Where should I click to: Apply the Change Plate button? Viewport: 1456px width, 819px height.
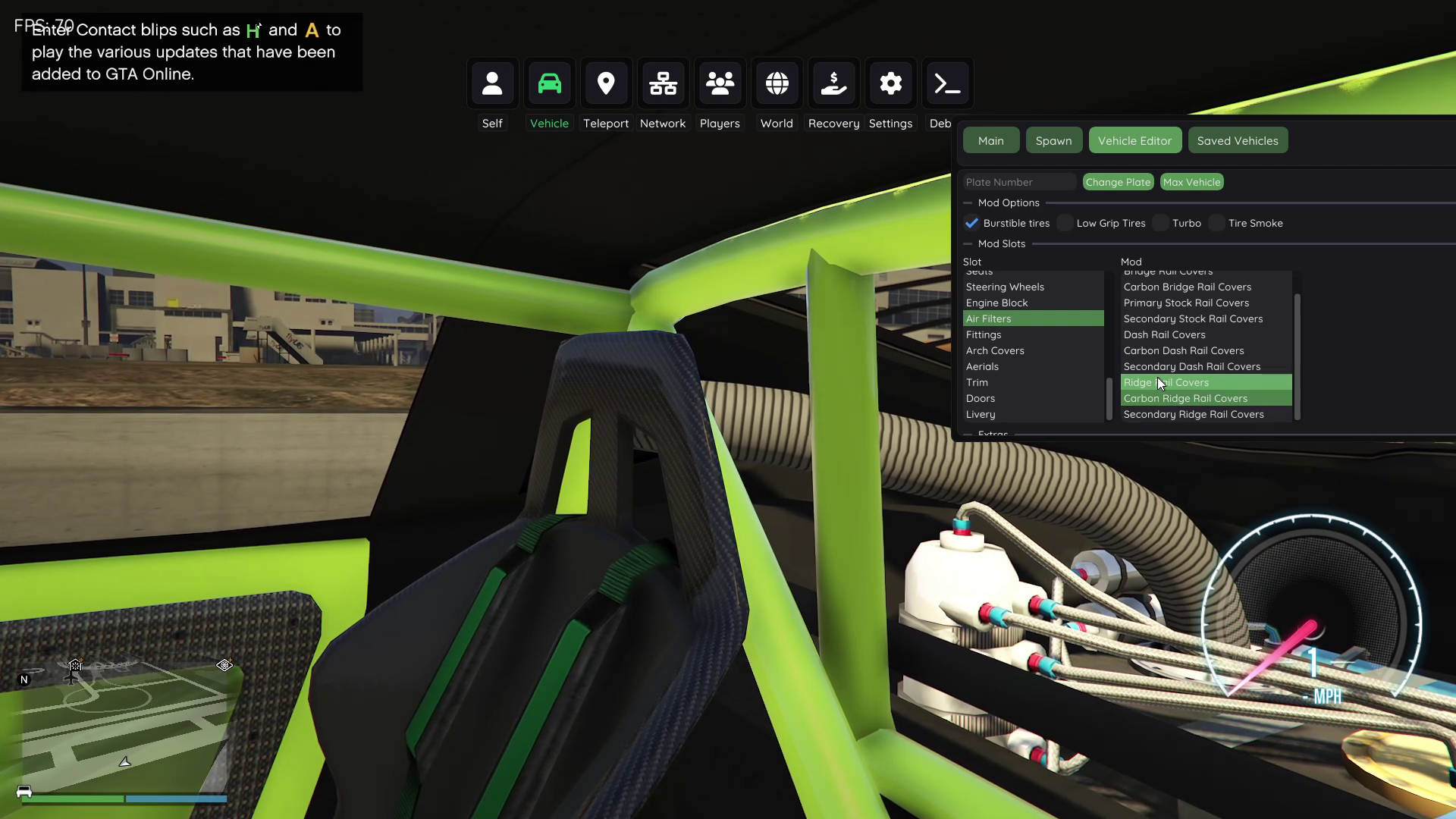tap(1118, 182)
